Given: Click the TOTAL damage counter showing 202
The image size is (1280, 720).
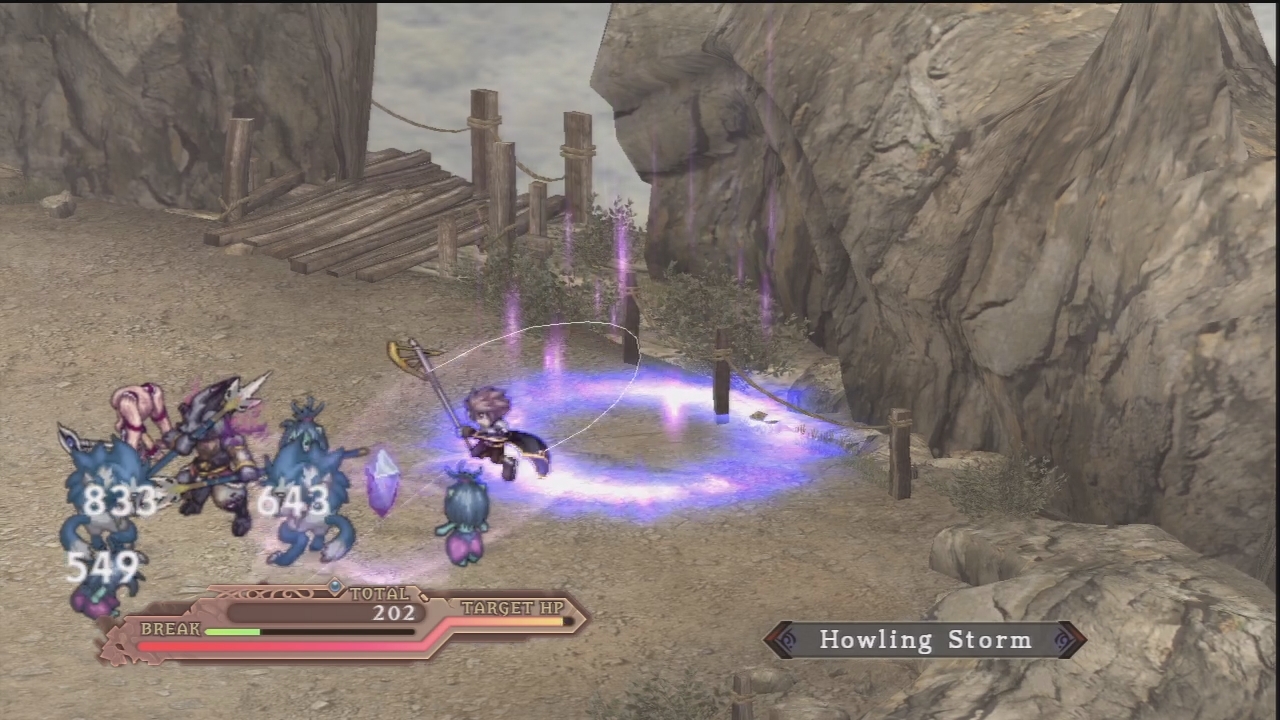Looking at the screenshot, I should 393,613.
